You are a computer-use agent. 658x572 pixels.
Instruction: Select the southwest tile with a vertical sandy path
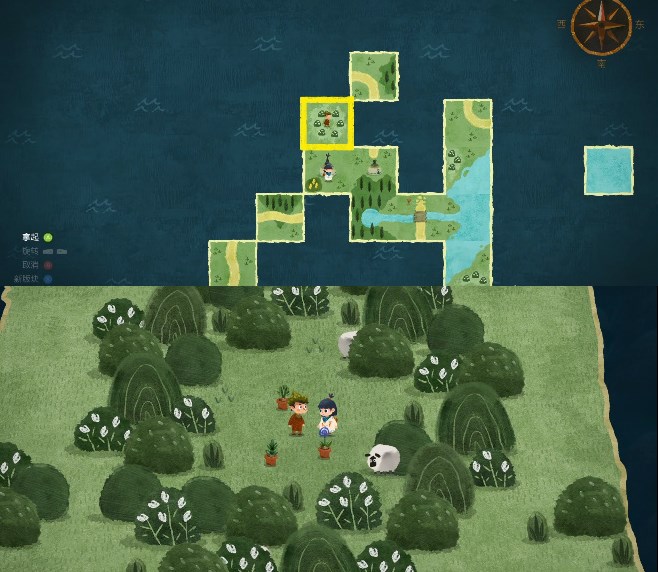pyautogui.click(x=232, y=263)
